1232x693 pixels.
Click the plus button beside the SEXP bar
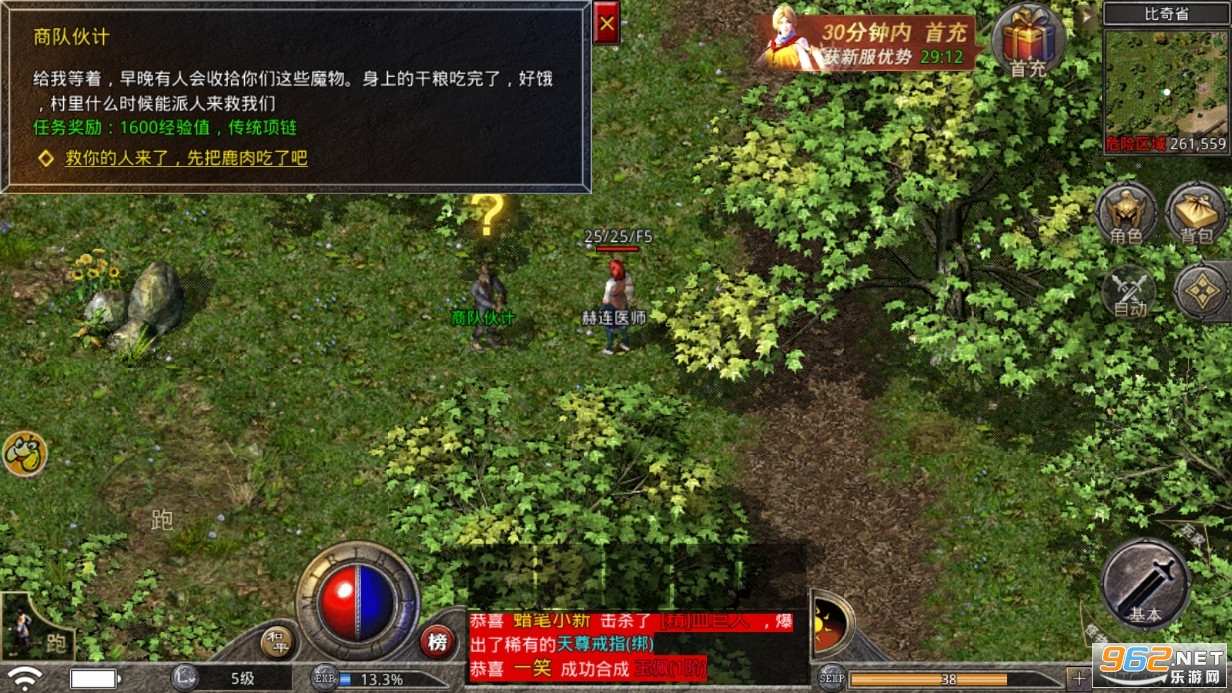click(1077, 679)
